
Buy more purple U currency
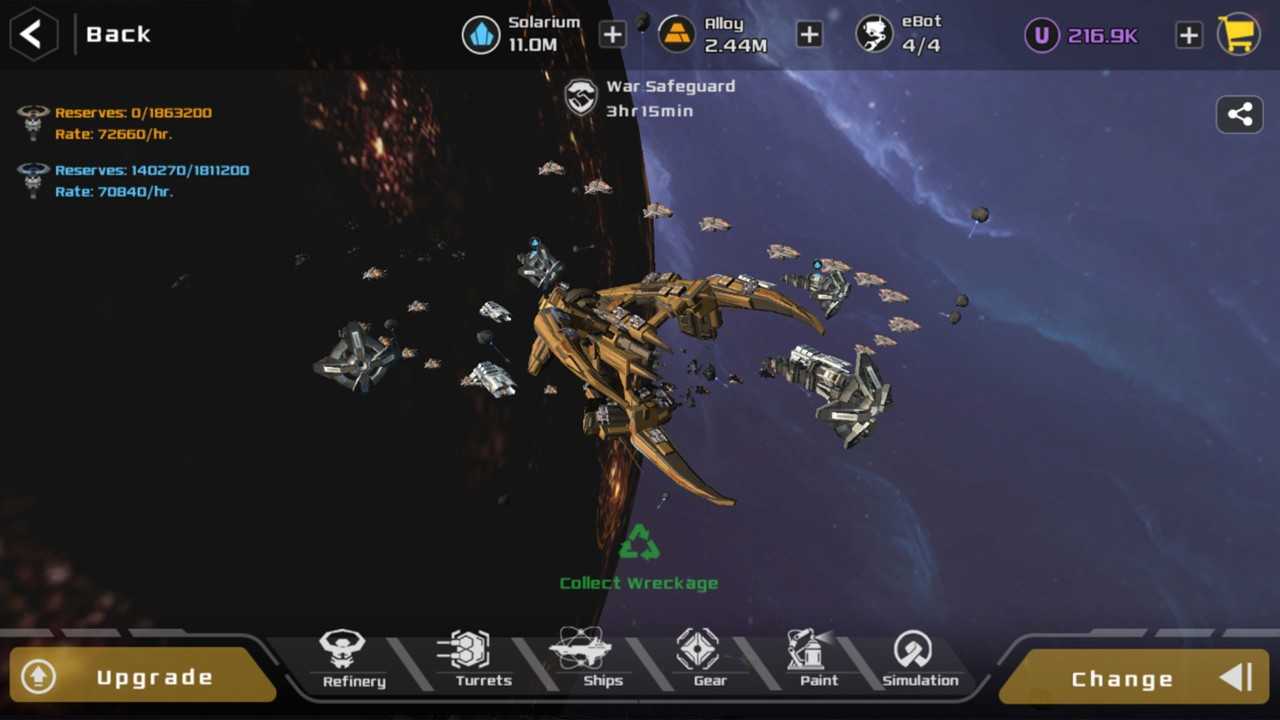tap(1188, 35)
